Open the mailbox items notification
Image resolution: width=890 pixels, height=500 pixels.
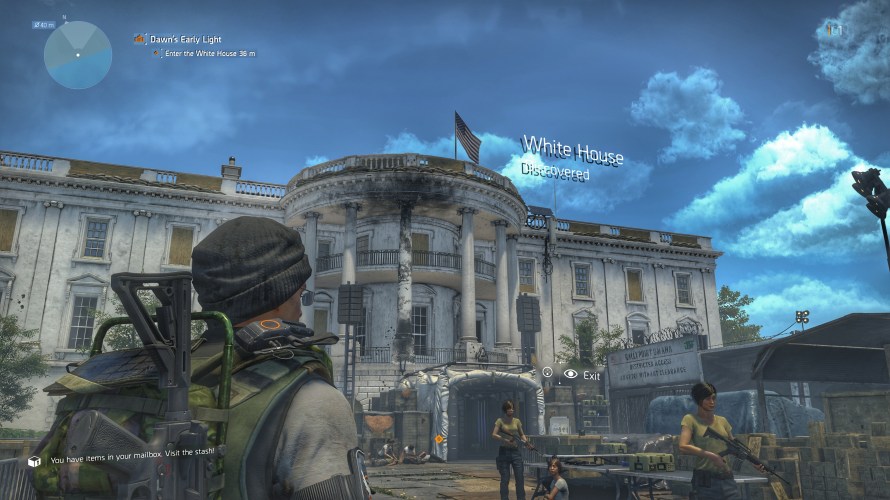point(132,461)
